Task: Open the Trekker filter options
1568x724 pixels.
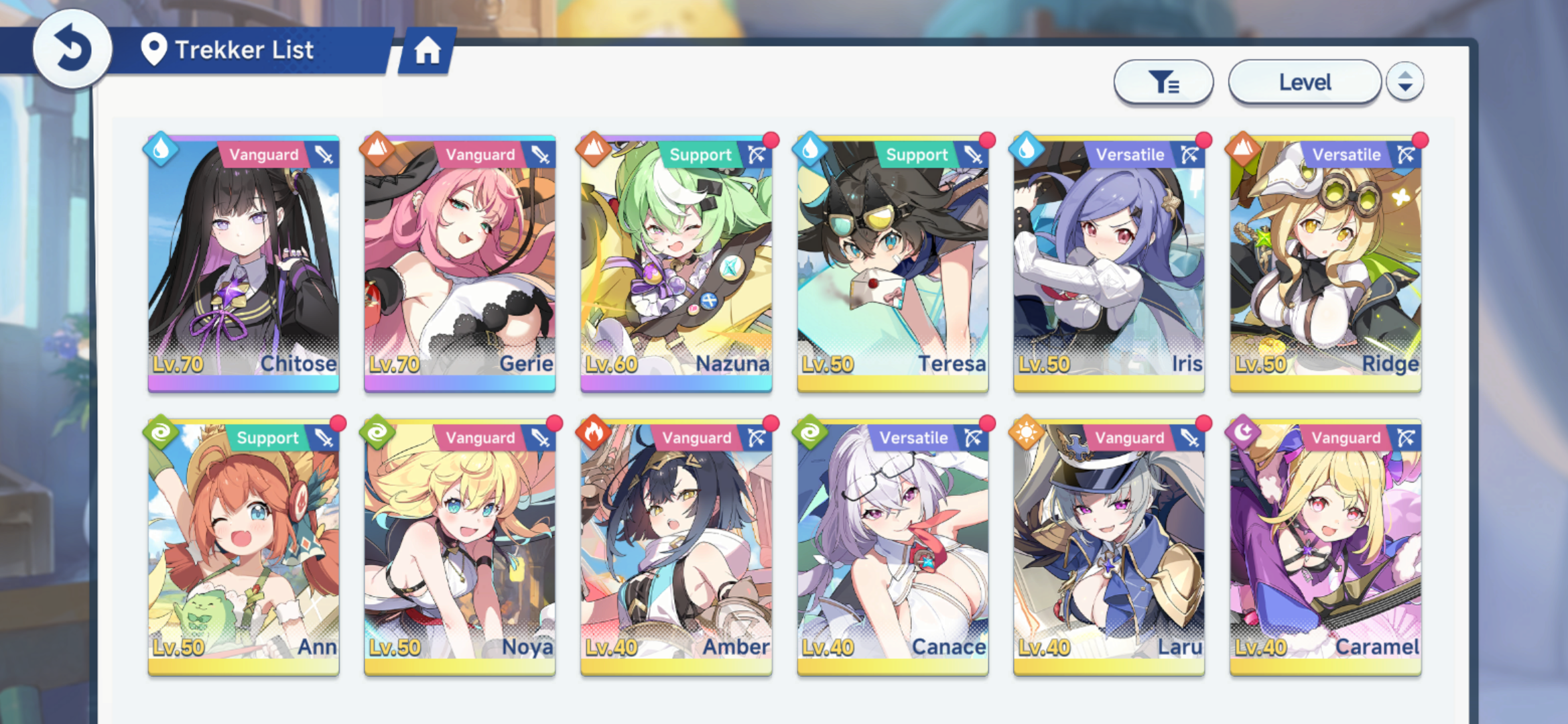Action: point(1163,82)
